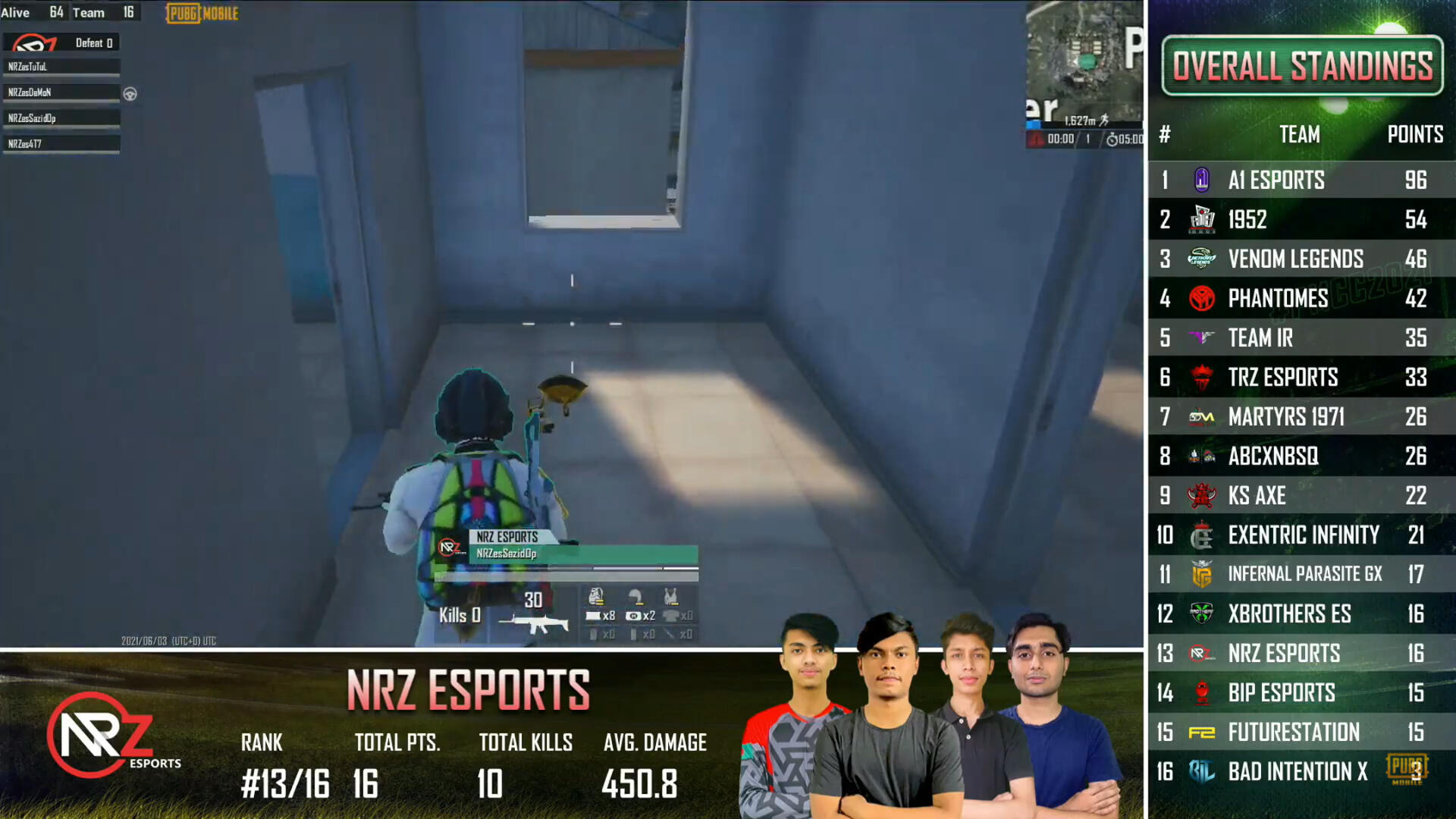Image resolution: width=1456 pixels, height=819 pixels.
Task: Choose the bandage item with x8
Action: tap(599, 616)
